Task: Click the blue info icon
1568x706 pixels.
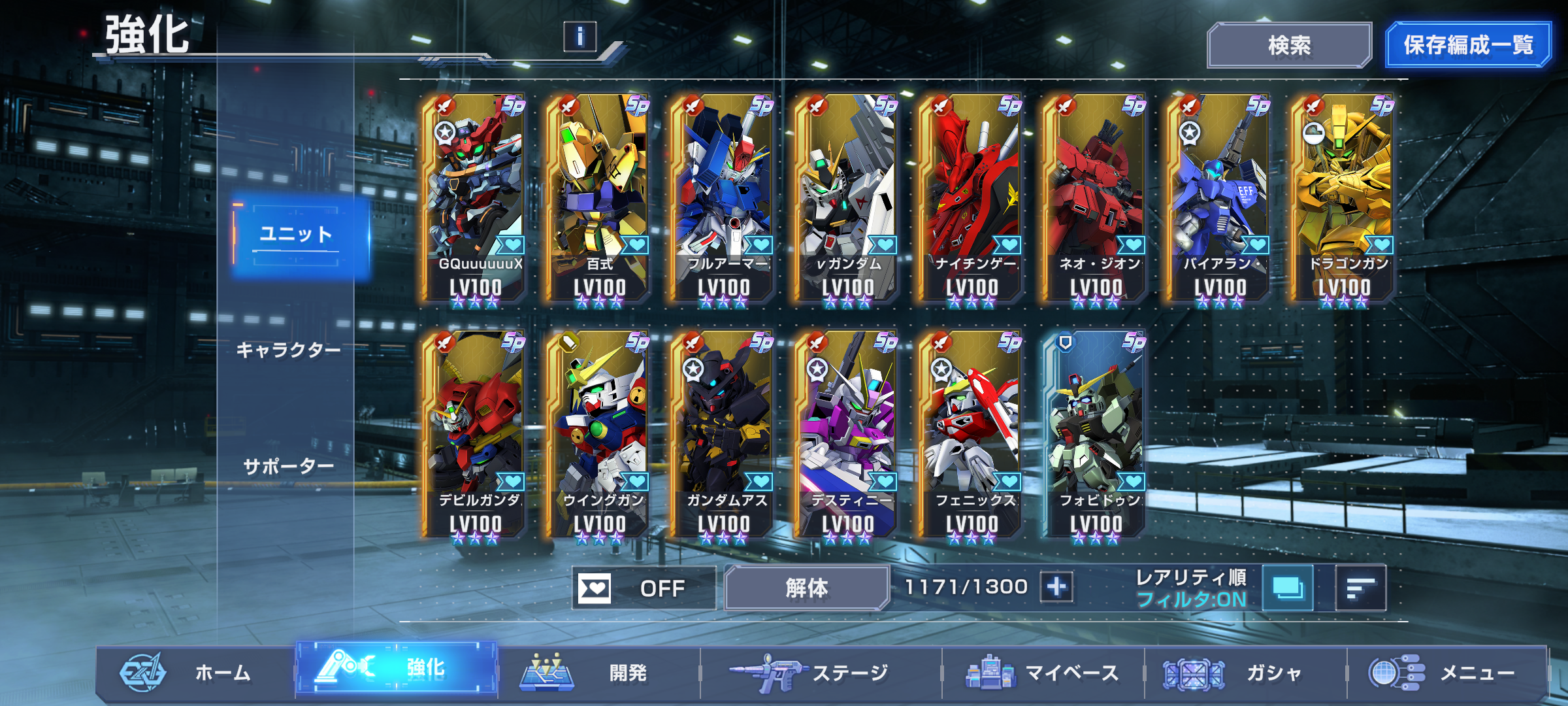Action: tap(580, 37)
